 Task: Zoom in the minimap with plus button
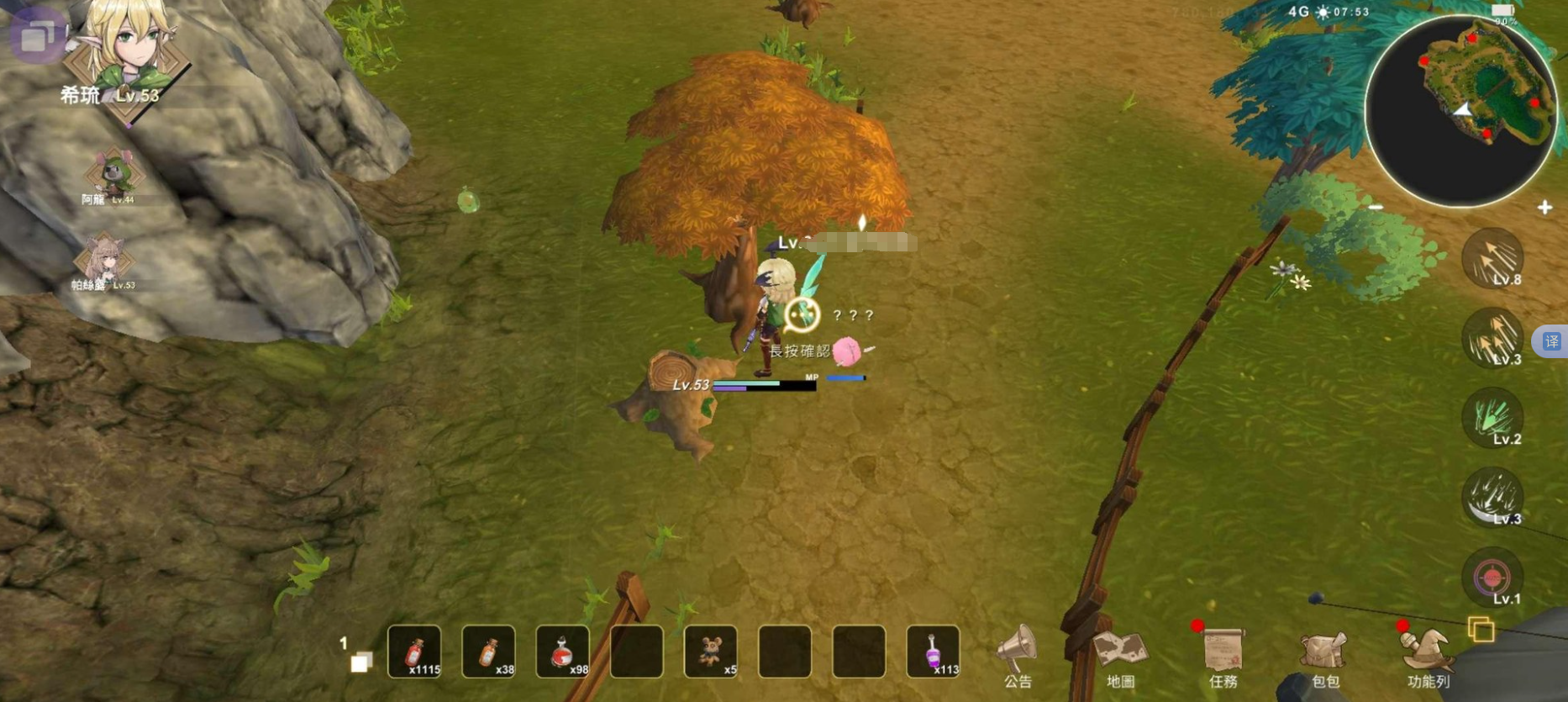coord(1544,208)
